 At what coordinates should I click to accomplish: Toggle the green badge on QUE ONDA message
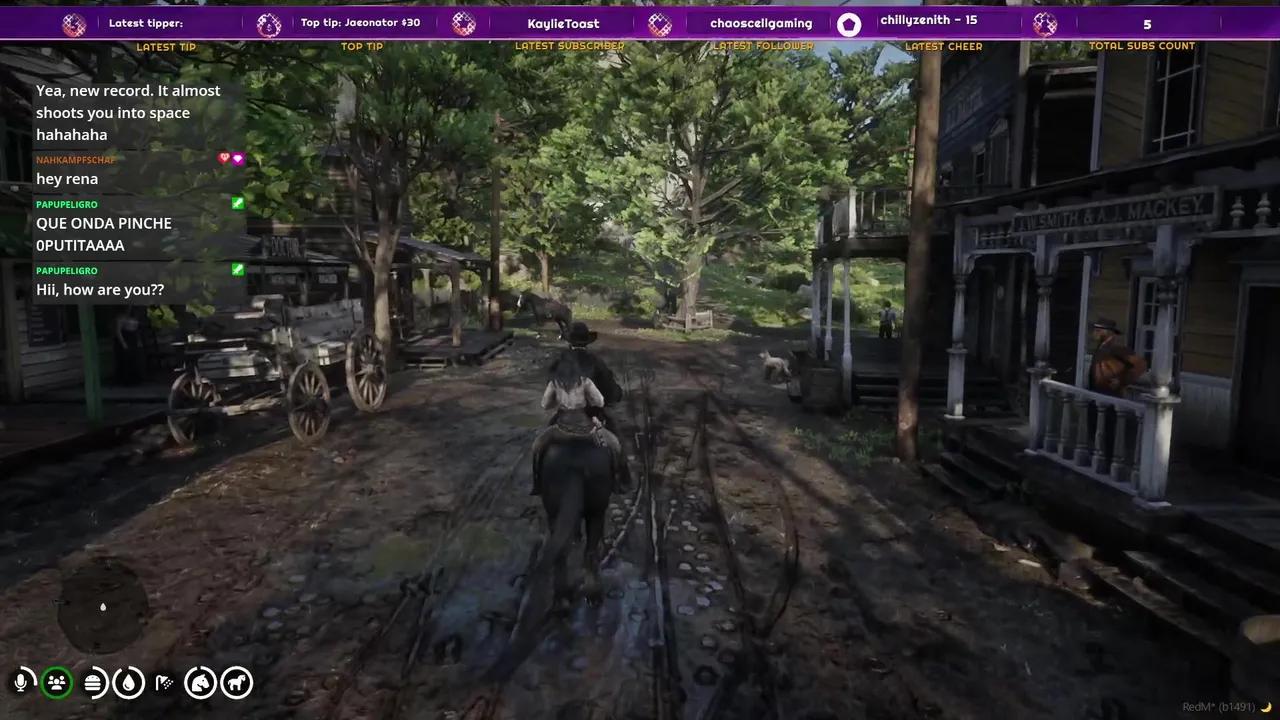[x=237, y=203]
